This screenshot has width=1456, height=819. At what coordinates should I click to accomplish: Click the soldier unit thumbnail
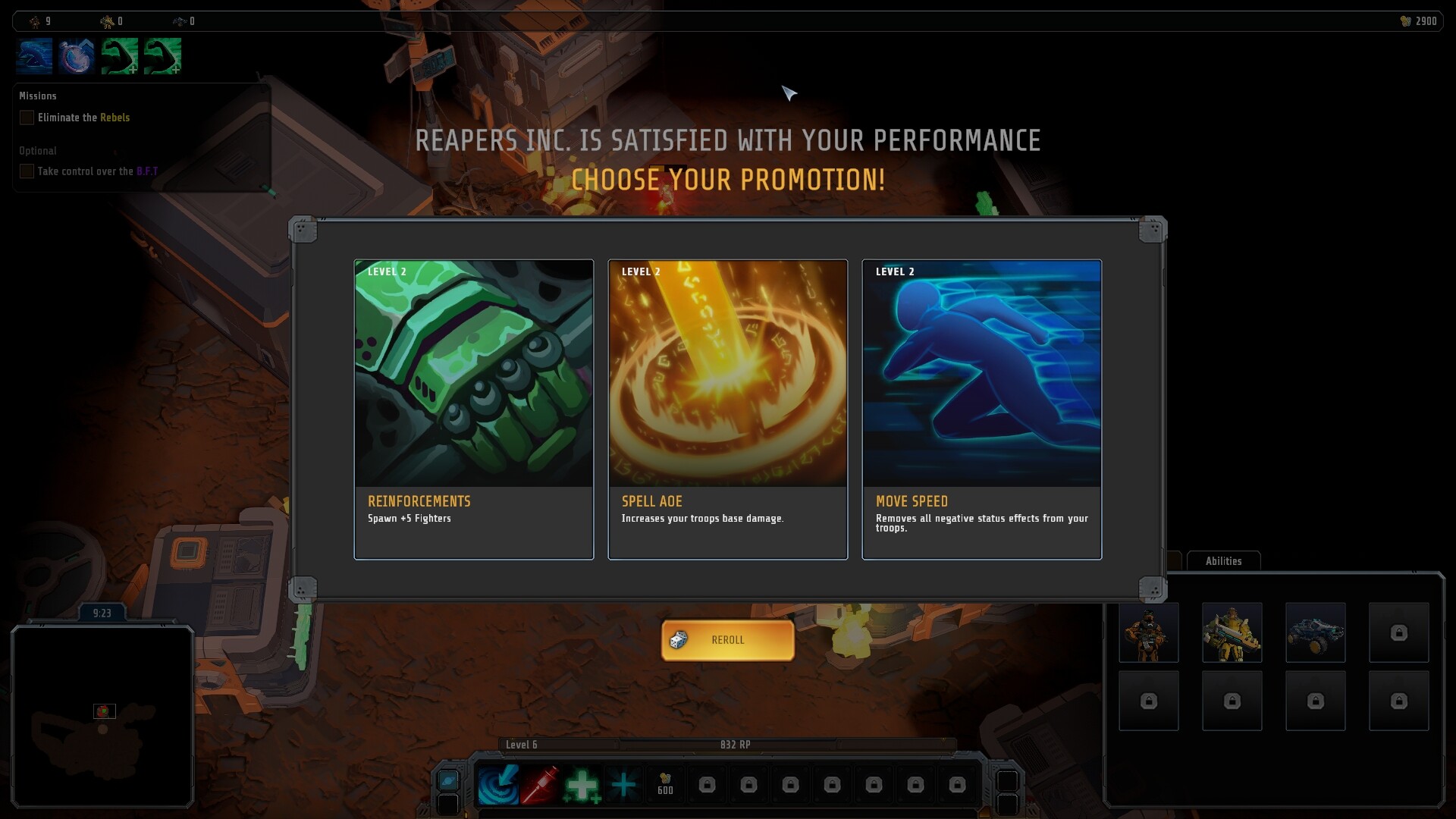[x=1149, y=633]
